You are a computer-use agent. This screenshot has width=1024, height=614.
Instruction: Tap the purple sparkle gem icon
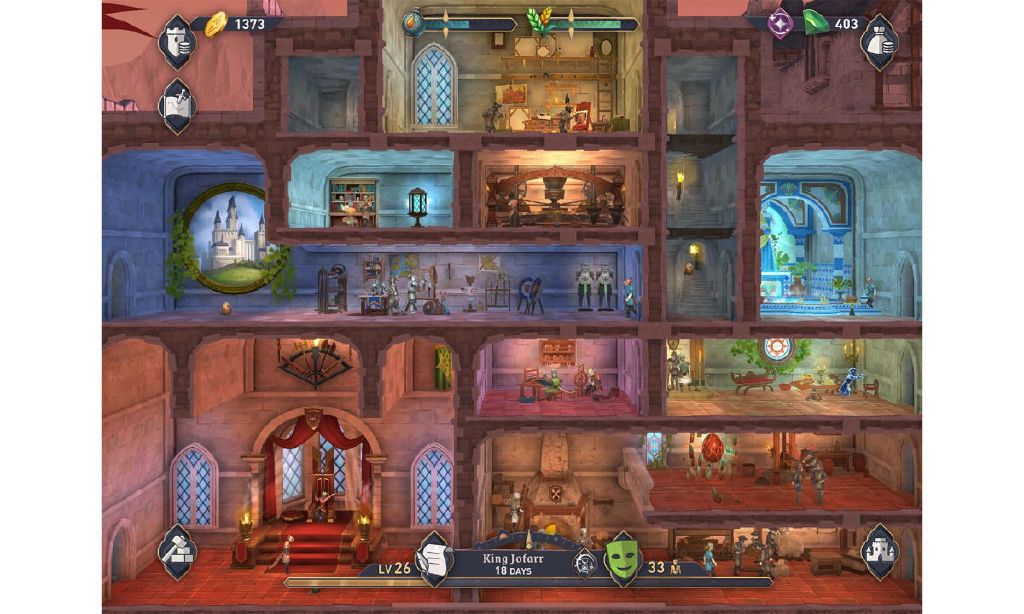pos(780,24)
